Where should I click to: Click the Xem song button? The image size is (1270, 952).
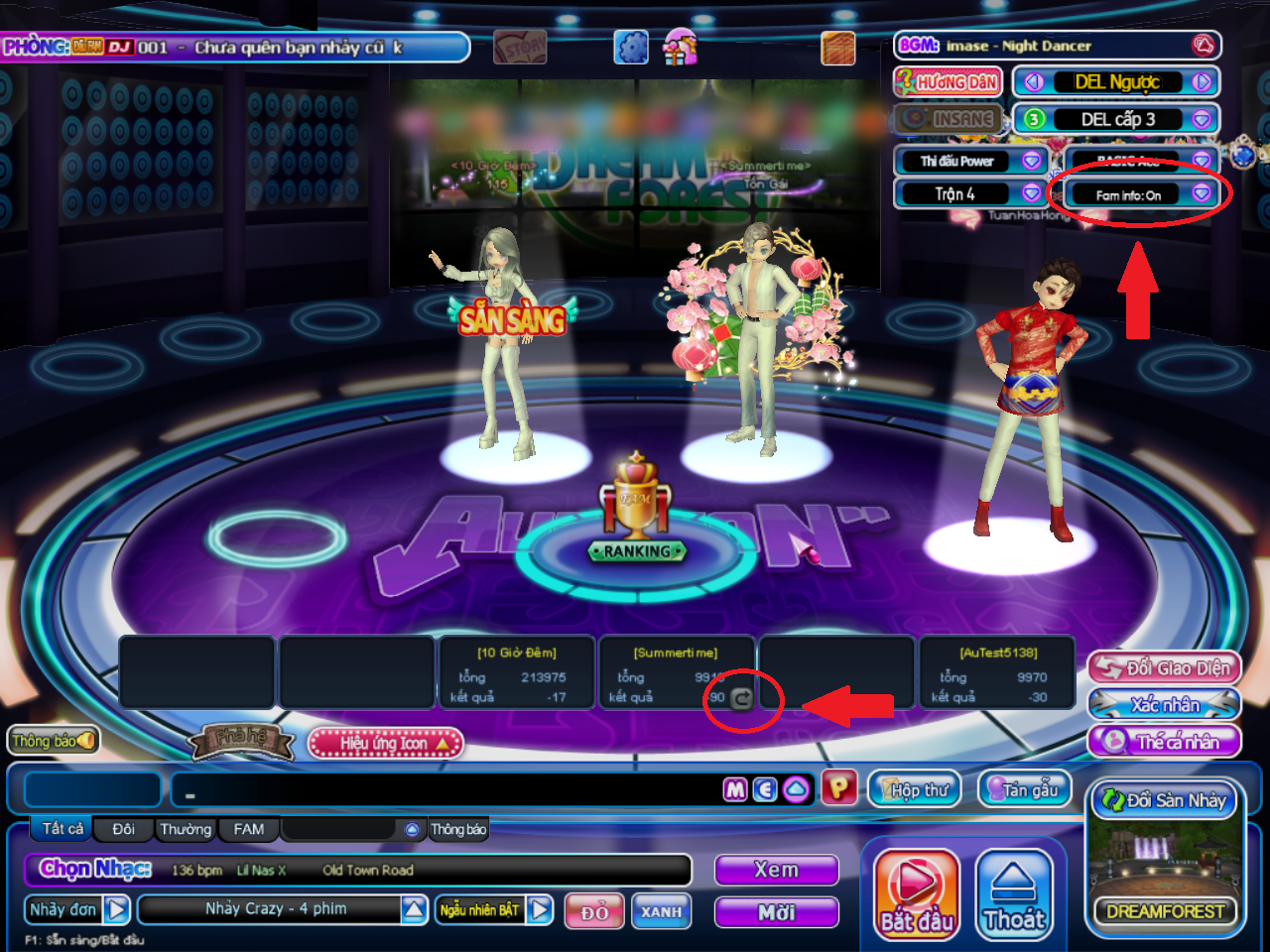coord(776,871)
